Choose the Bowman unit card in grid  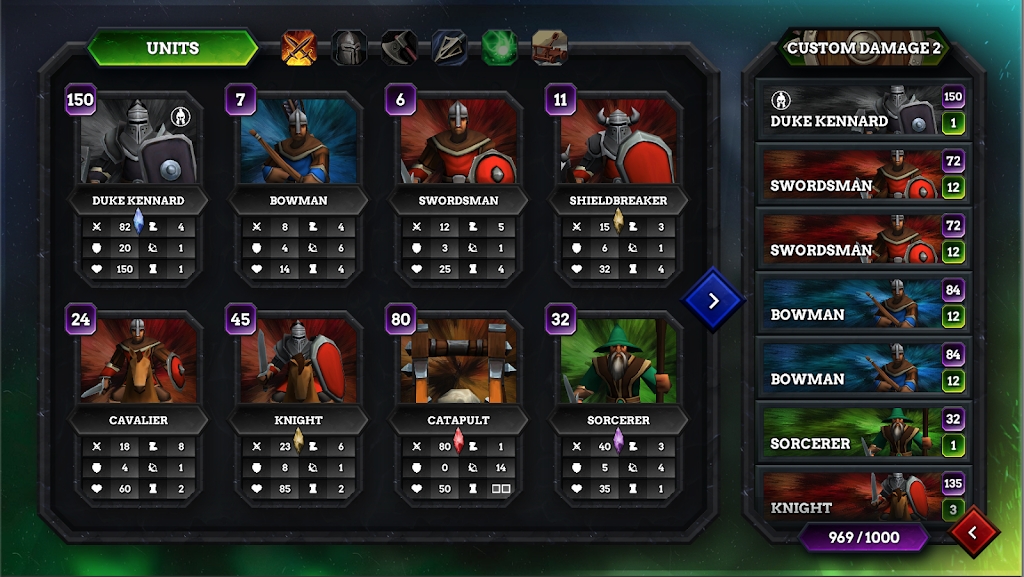coord(298,145)
